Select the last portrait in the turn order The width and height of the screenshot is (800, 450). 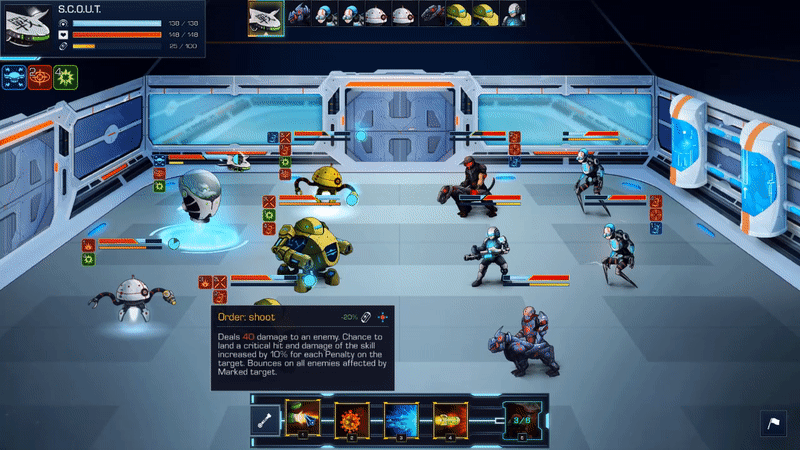click(511, 14)
